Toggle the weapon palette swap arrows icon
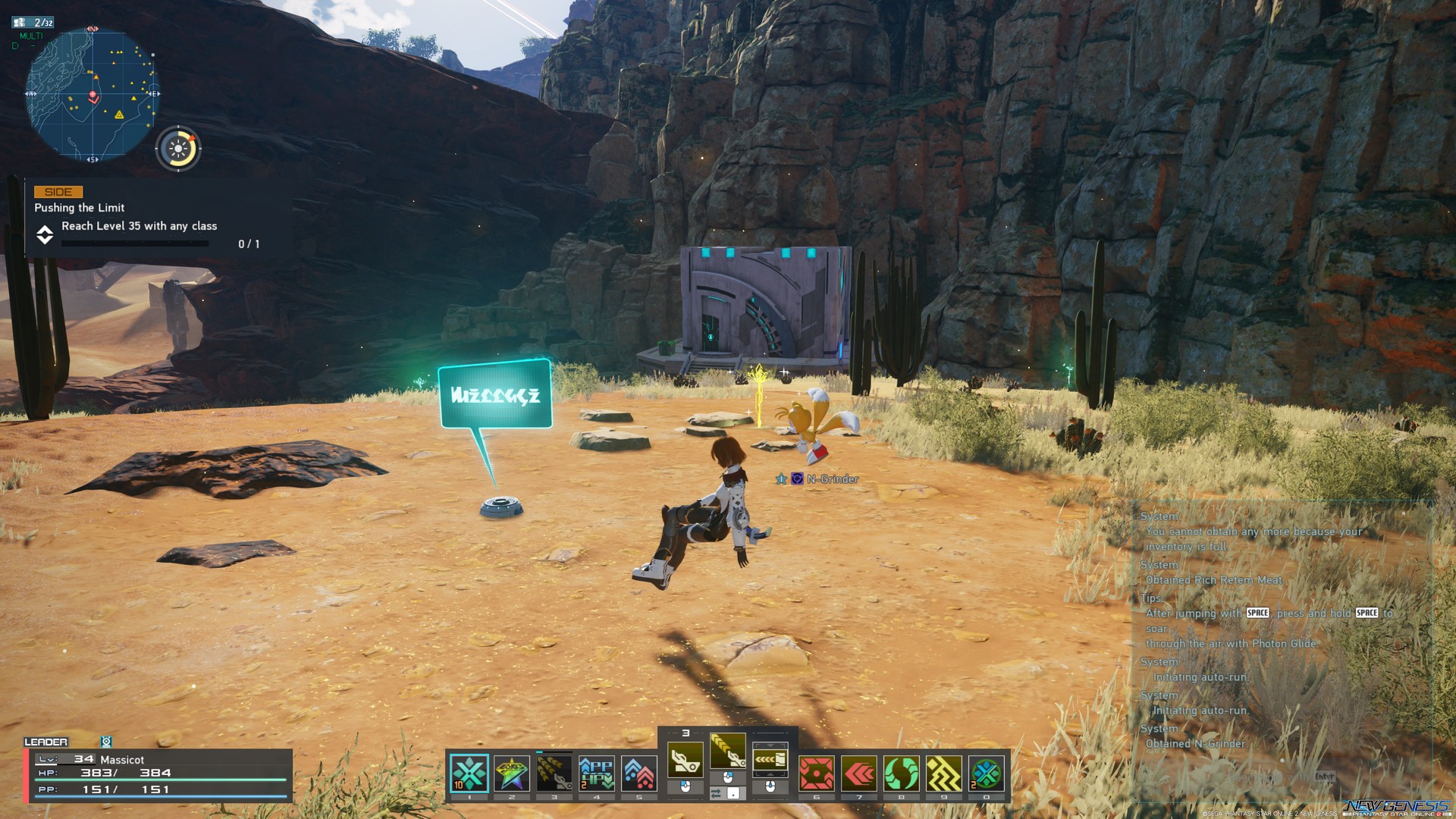This screenshot has width=1456, height=819. tap(716, 795)
